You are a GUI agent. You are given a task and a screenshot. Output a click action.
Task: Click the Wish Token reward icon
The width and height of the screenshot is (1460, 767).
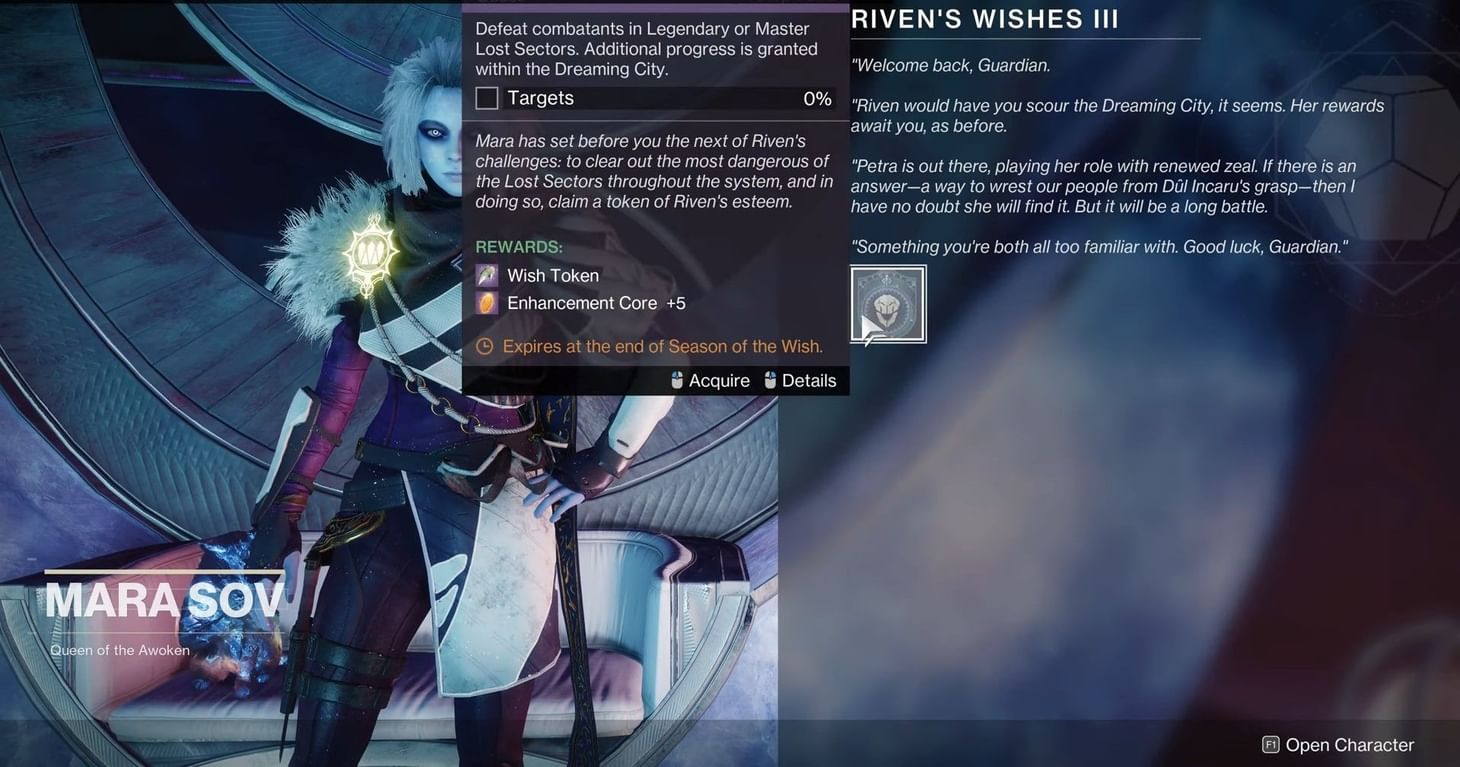(489, 275)
